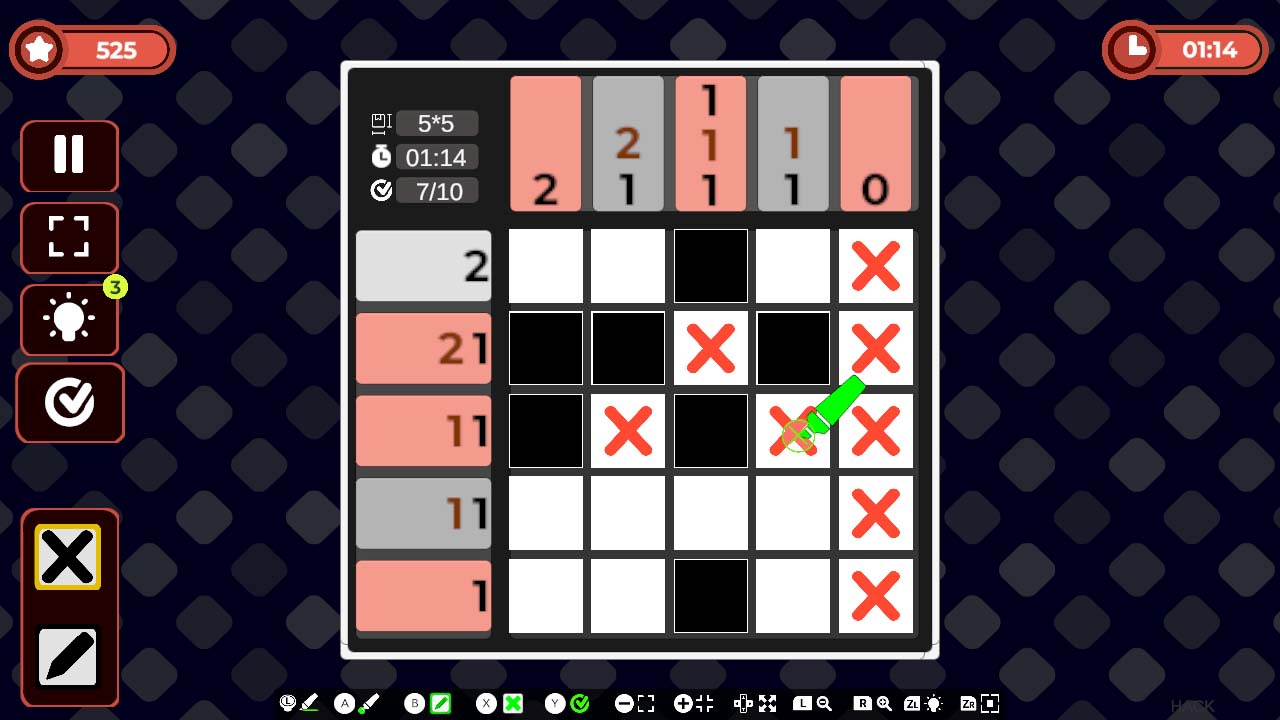Toggle the Y green checkmark mode
This screenshot has height=720, width=1280.
point(578,703)
